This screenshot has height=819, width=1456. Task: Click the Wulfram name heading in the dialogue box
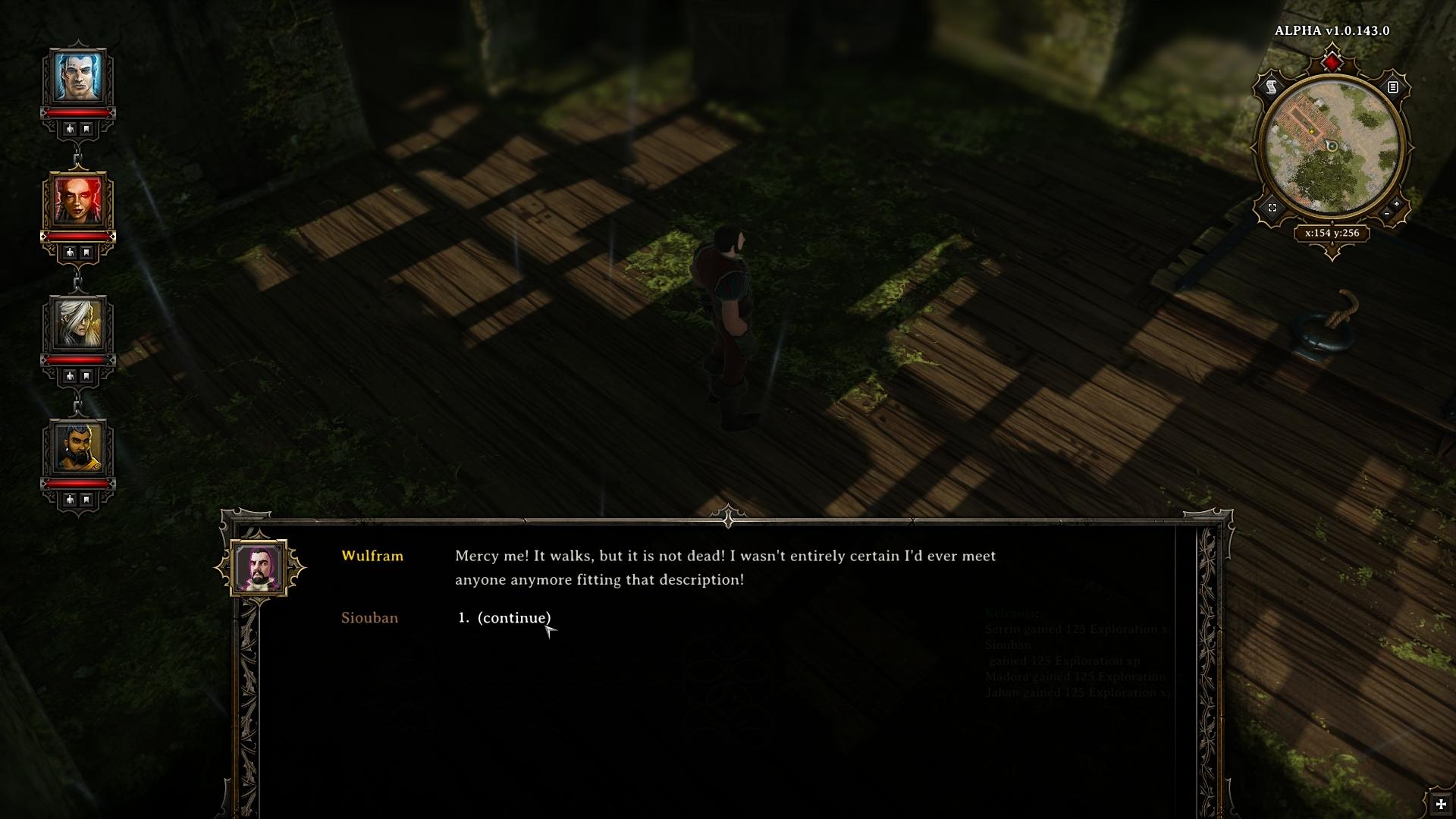pyautogui.click(x=372, y=556)
